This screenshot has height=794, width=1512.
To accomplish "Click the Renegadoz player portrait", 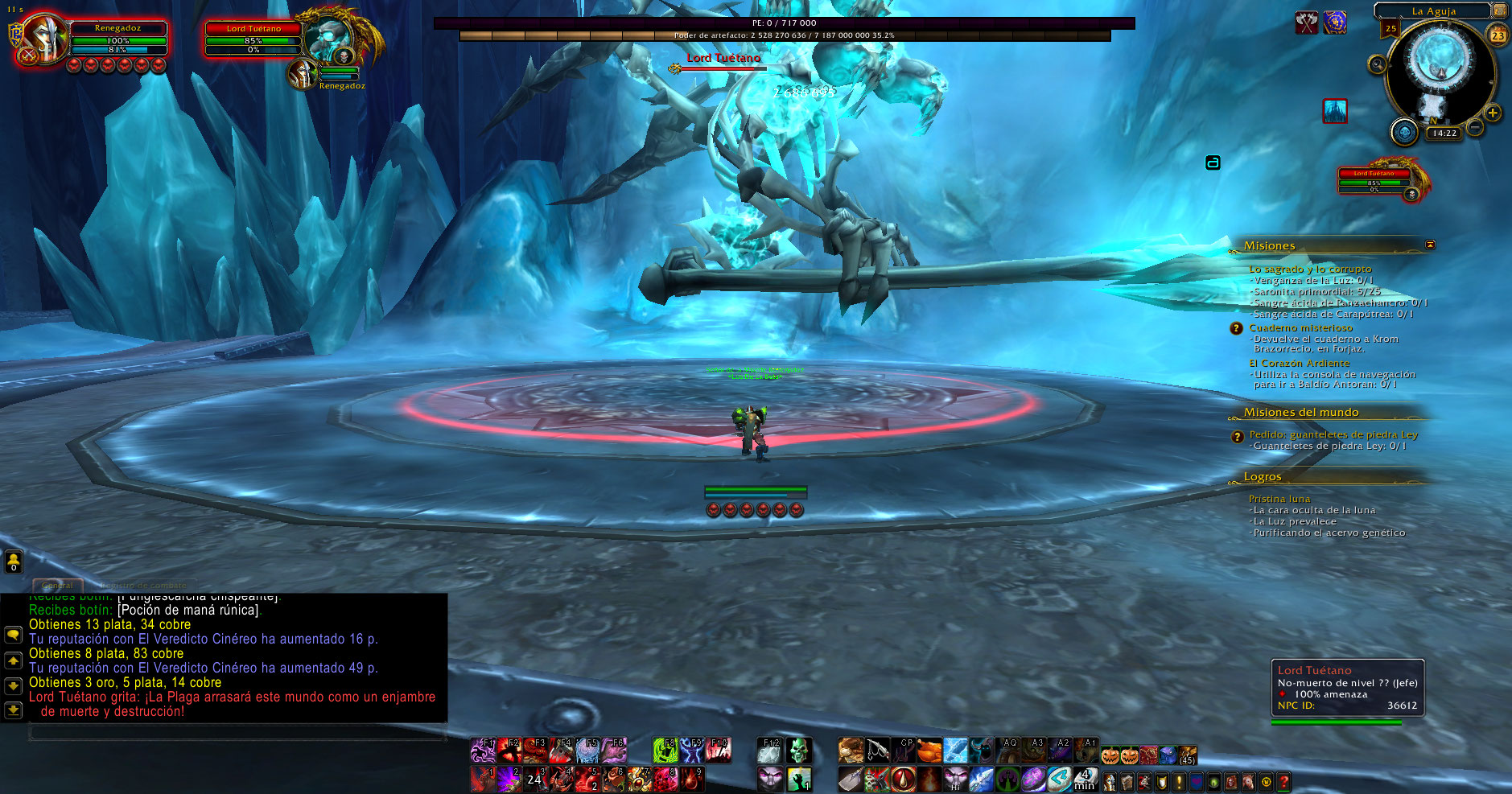I will pyautogui.click(x=44, y=39).
